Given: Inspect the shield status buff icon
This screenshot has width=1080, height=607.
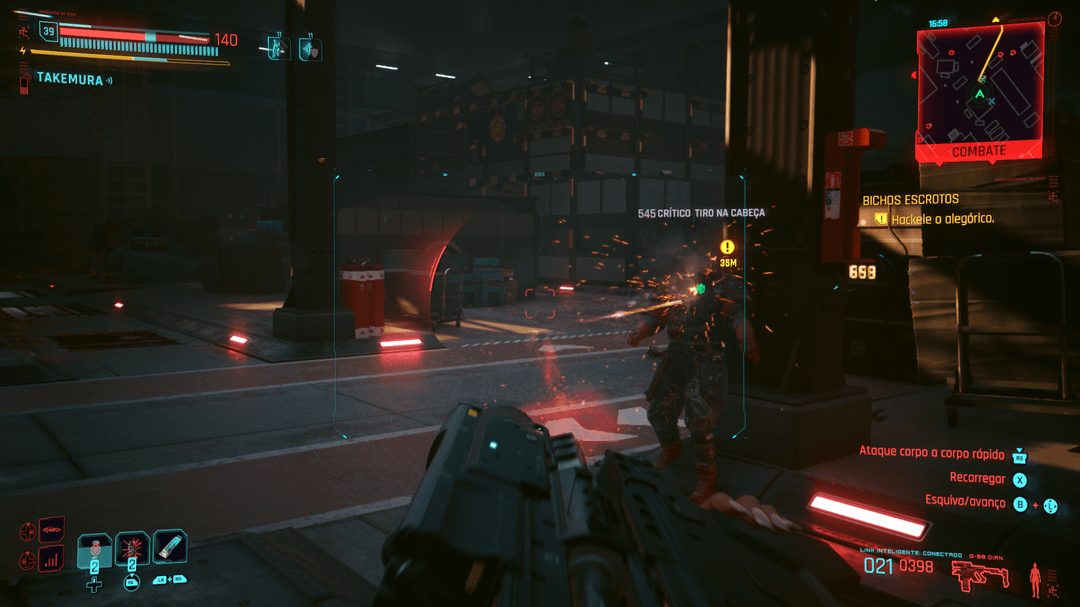Looking at the screenshot, I should [x=310, y=47].
